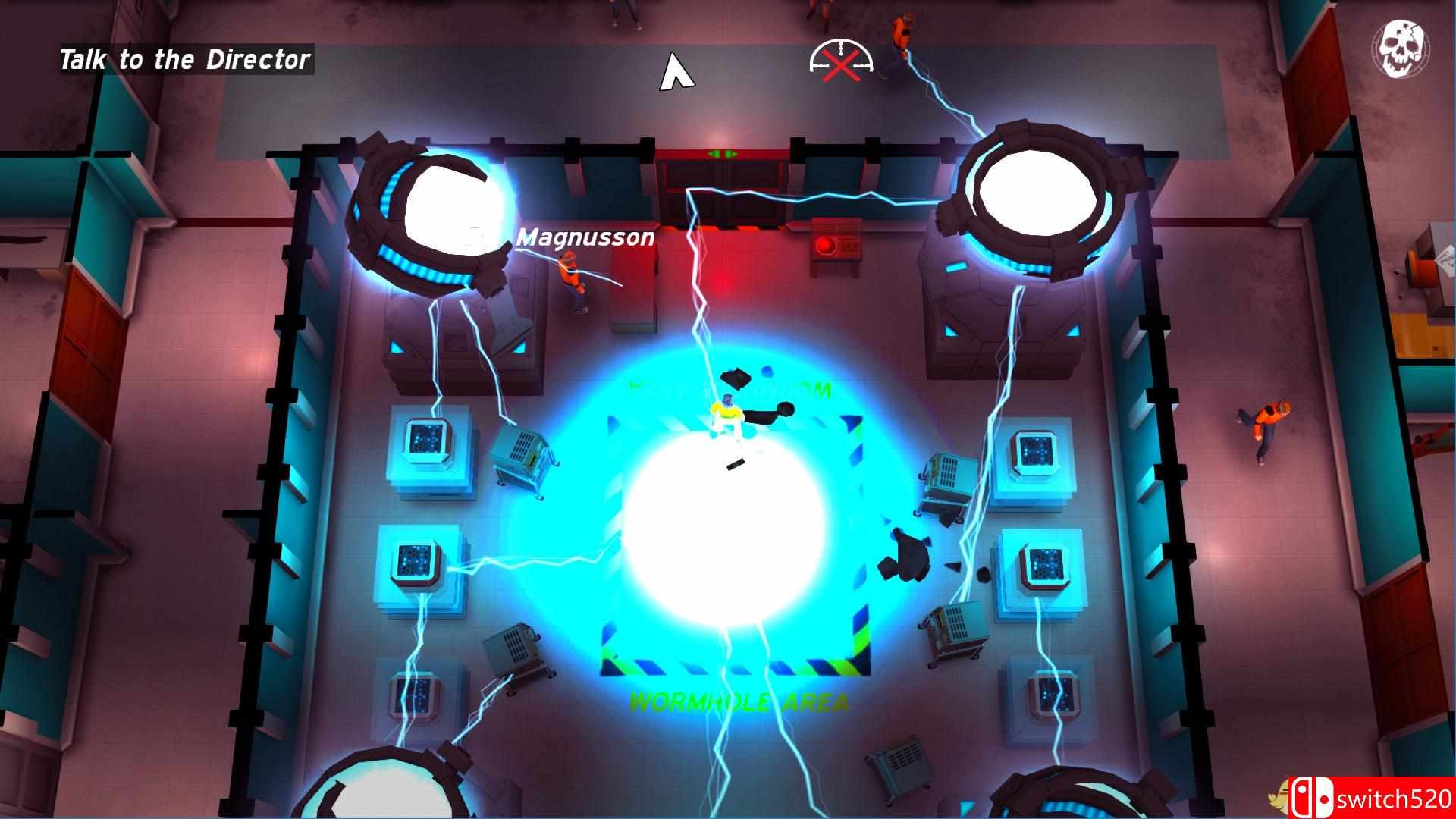The image size is (1456, 819).
Task: Select the red-crossed crosshair marker
Action: (839, 64)
